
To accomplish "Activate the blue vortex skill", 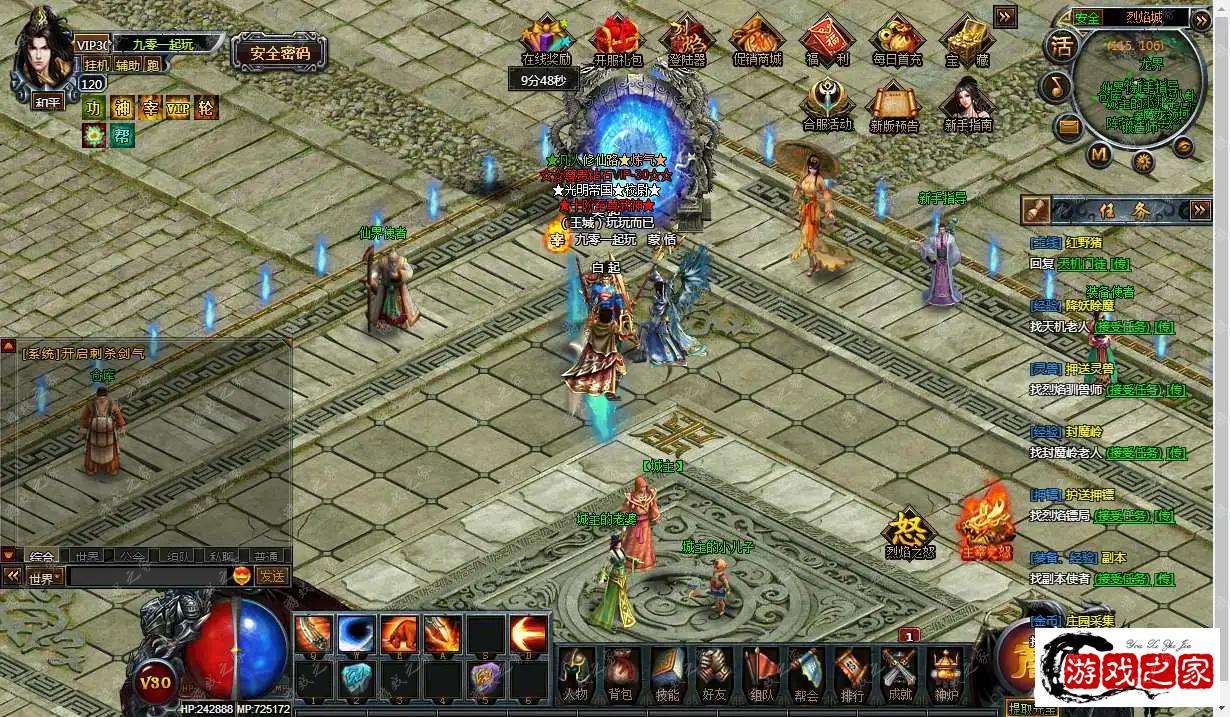I will 356,633.
